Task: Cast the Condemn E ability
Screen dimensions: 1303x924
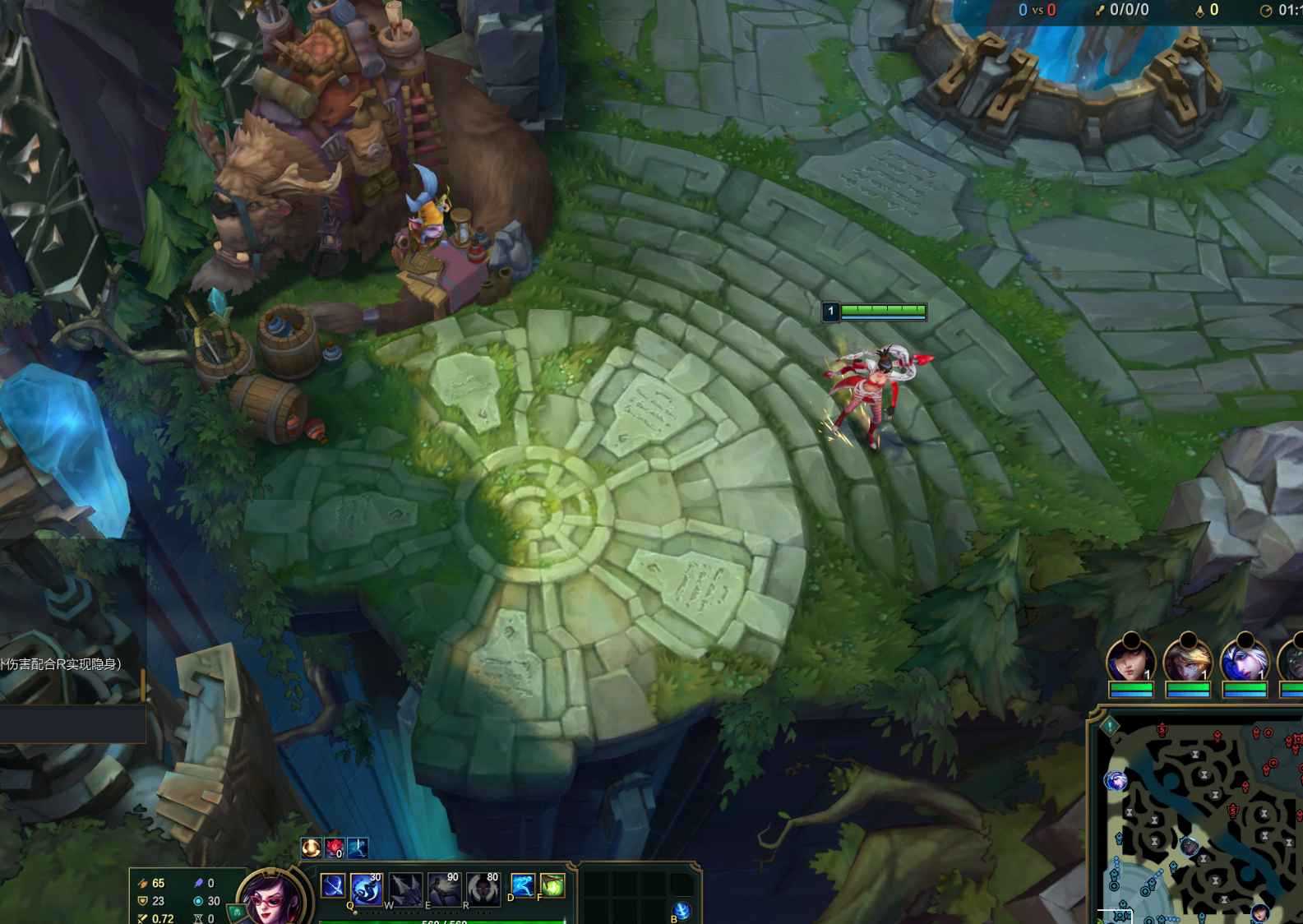Action: pyautogui.click(x=444, y=888)
